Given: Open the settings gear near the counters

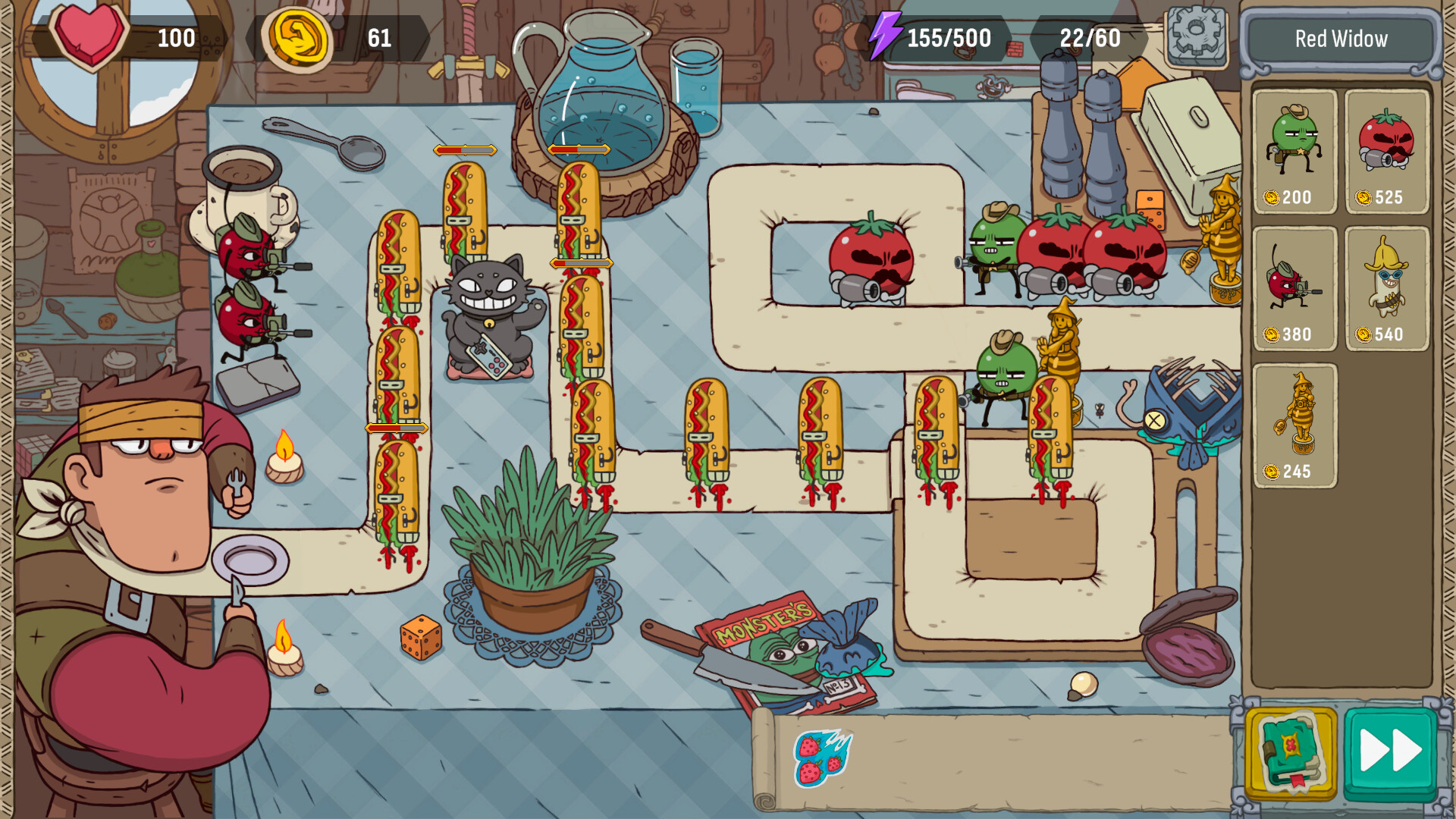Looking at the screenshot, I should click(1196, 36).
